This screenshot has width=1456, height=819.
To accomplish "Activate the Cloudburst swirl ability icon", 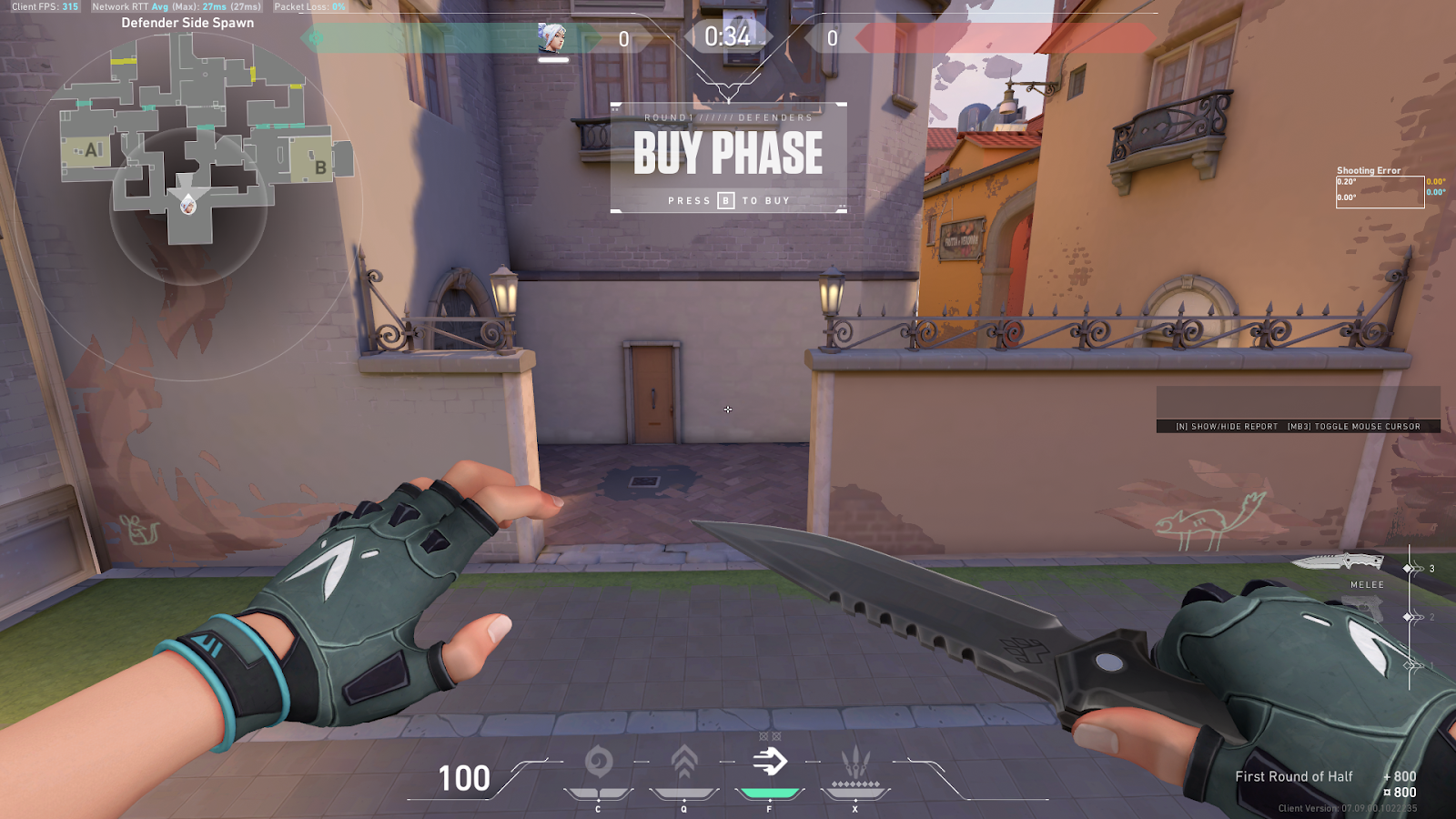I will tap(598, 762).
